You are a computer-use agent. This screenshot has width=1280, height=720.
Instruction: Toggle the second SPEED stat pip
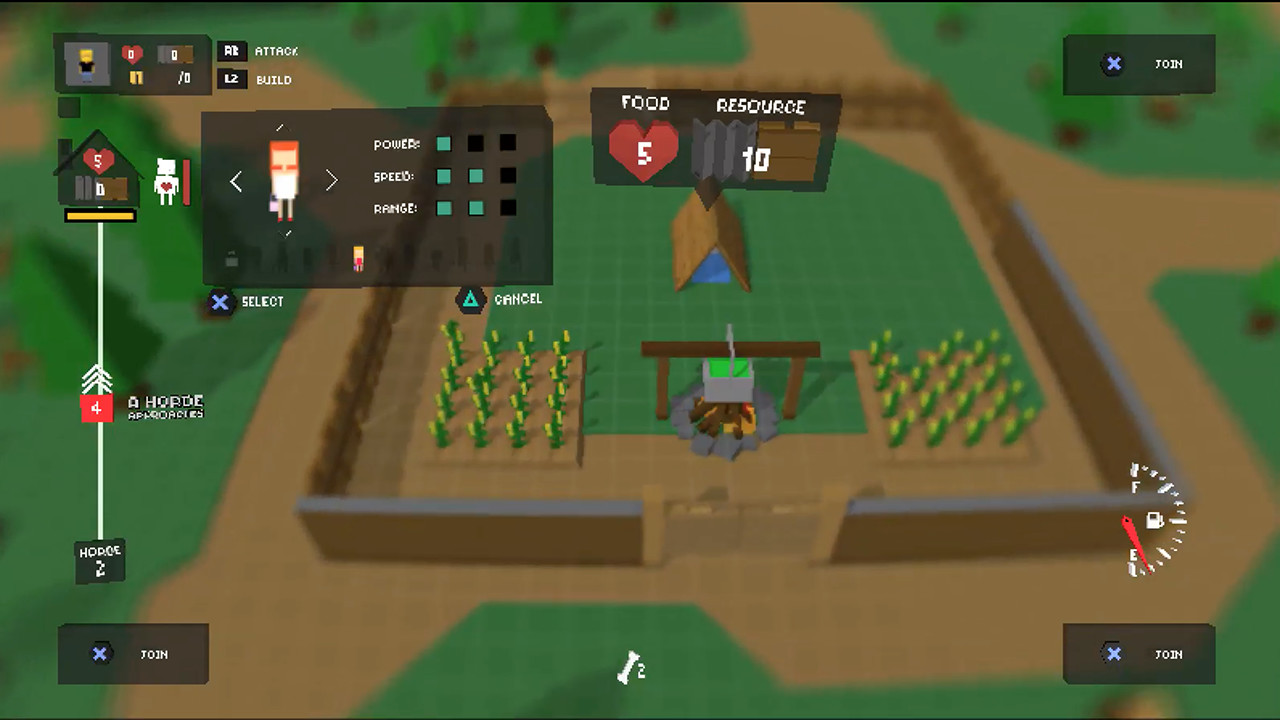tap(476, 176)
